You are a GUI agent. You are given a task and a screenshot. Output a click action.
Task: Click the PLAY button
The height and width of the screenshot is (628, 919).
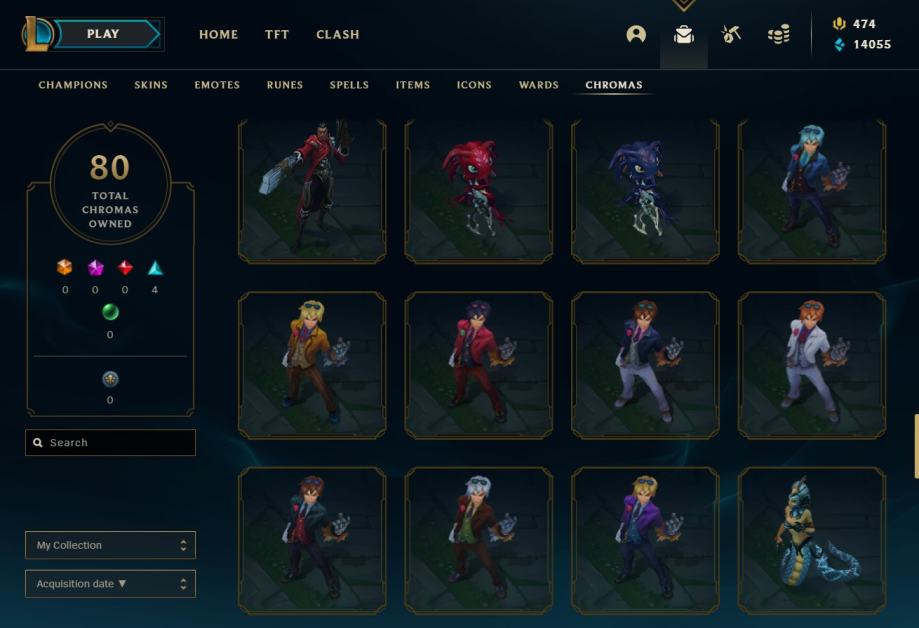pyautogui.click(x=103, y=34)
